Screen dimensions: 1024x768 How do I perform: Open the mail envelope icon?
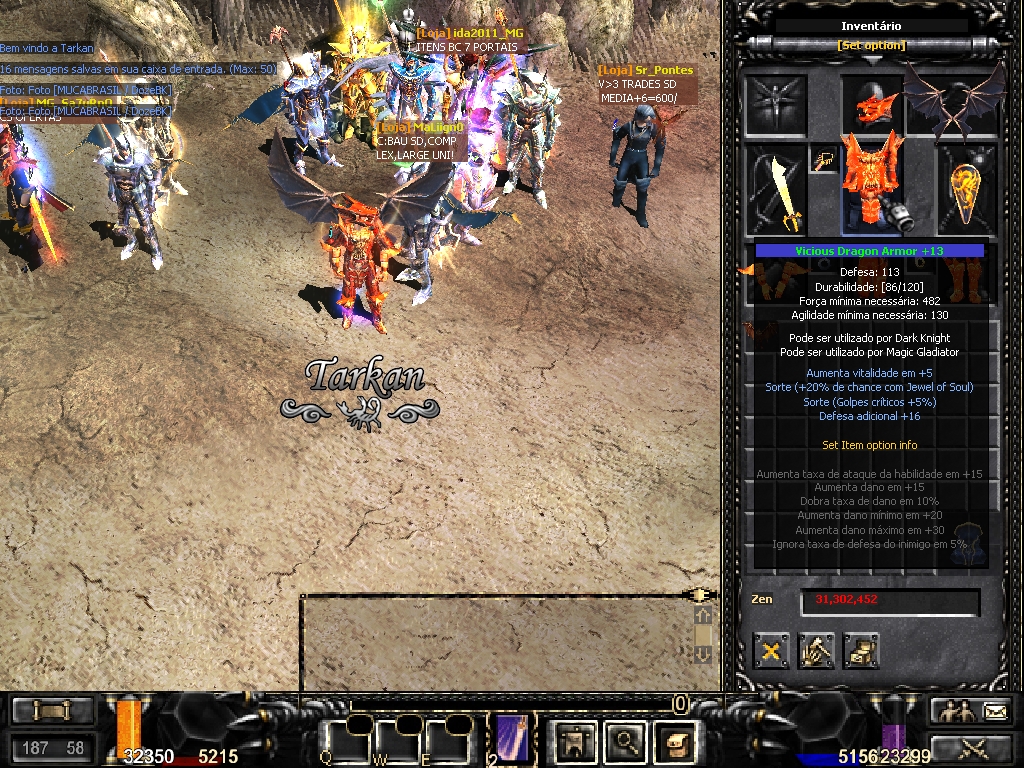[995, 712]
